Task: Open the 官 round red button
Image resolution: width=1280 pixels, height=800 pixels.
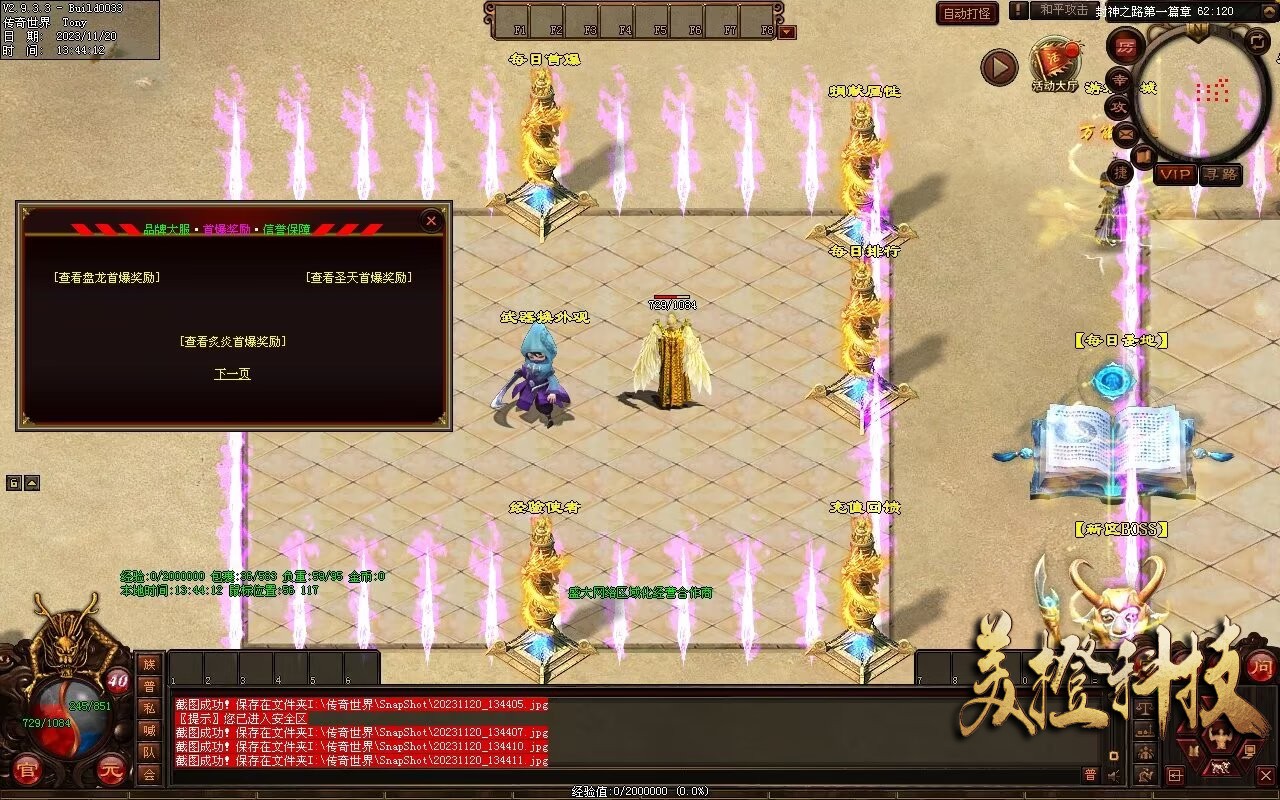Action: tap(28, 771)
